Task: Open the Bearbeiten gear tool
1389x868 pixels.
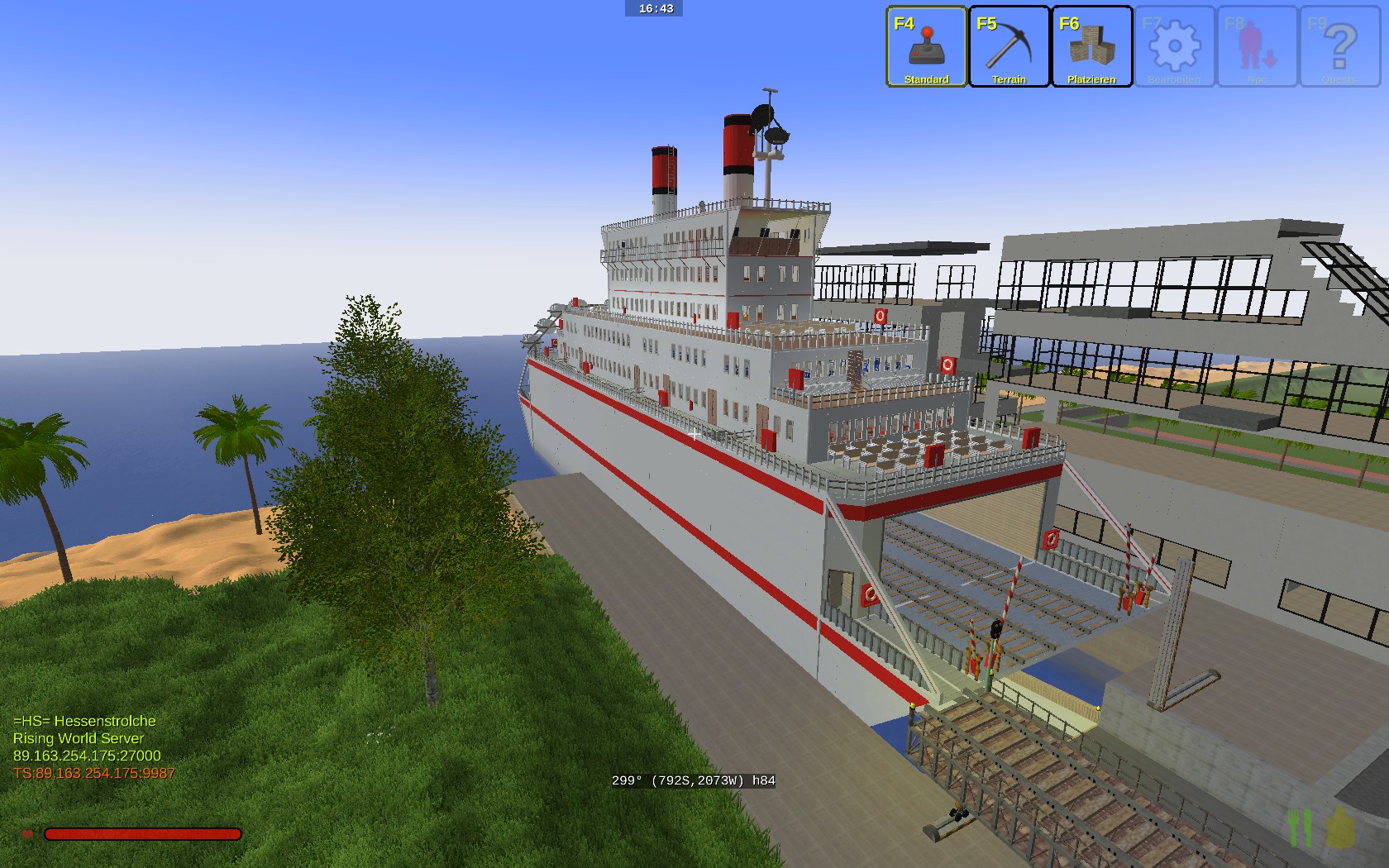Action: (1174, 46)
